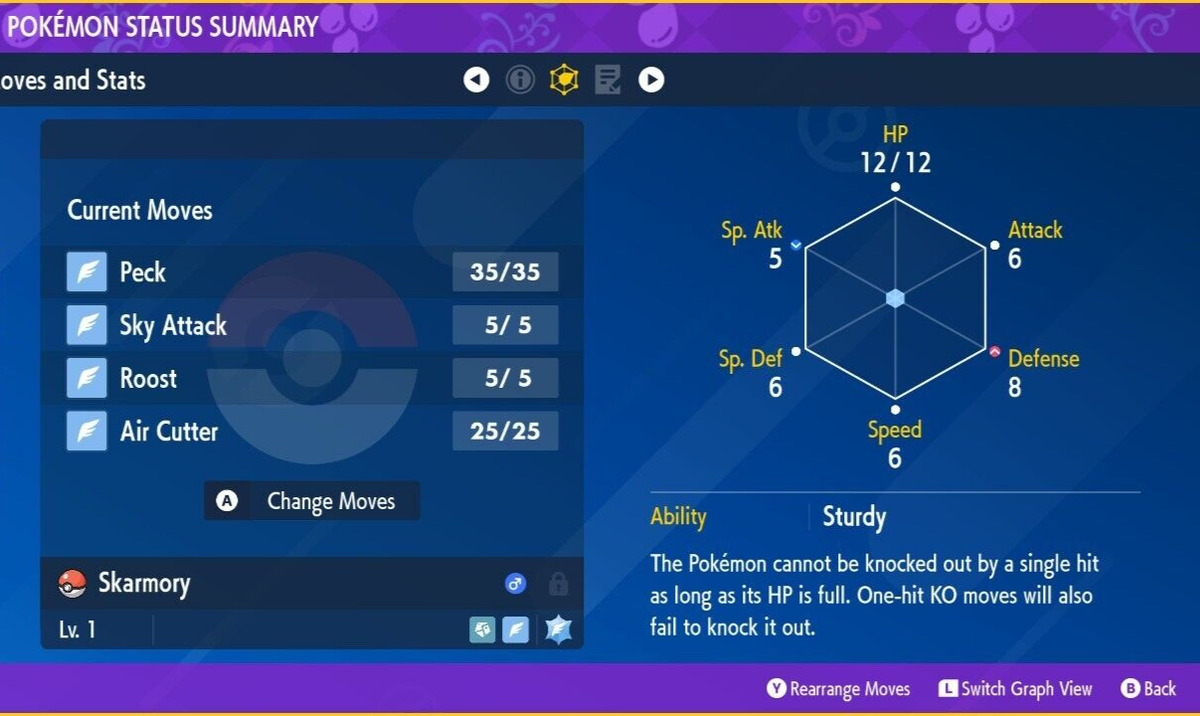Open the Change Moves option
This screenshot has width=1200, height=716.
[312, 501]
